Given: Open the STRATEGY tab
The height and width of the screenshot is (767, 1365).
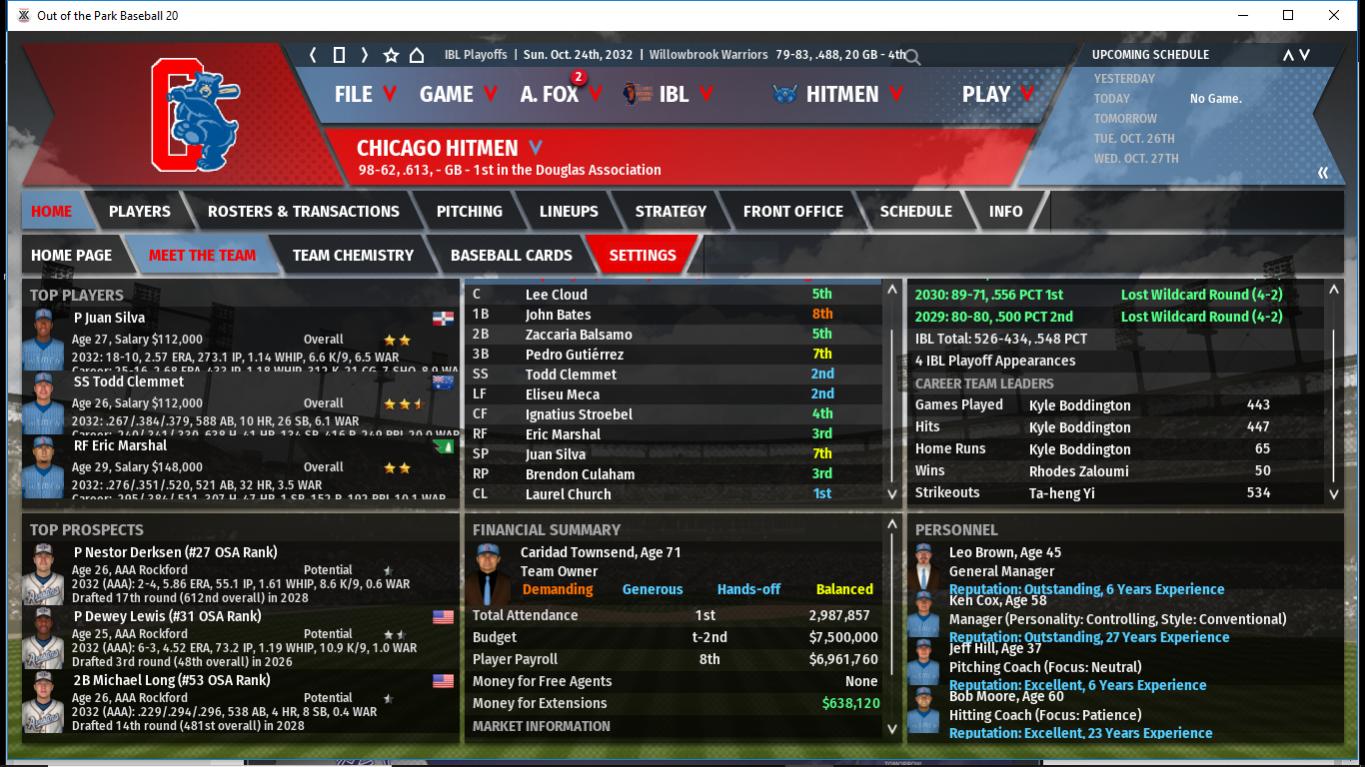Looking at the screenshot, I should coord(670,211).
